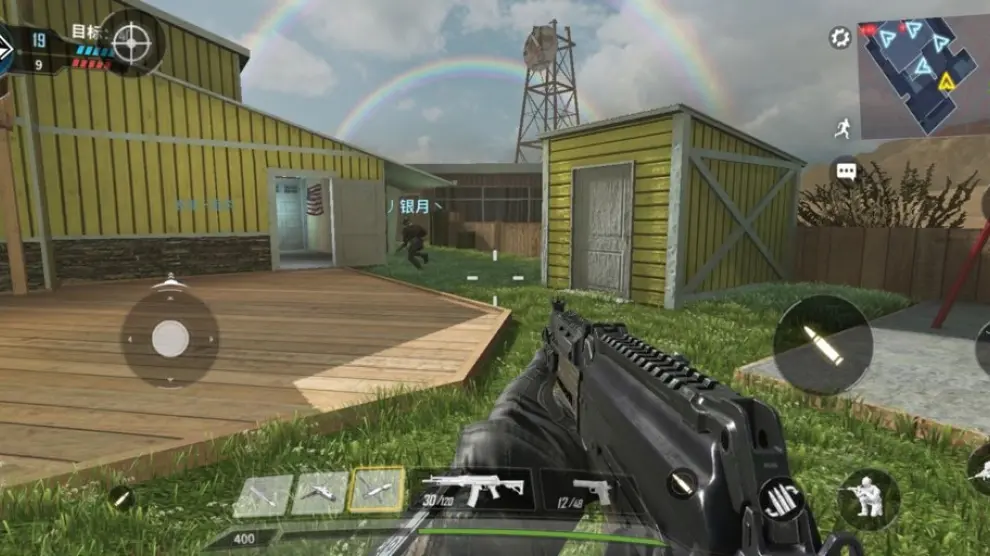Toggle the sprint running-man icon
The image size is (990, 556).
(842, 129)
